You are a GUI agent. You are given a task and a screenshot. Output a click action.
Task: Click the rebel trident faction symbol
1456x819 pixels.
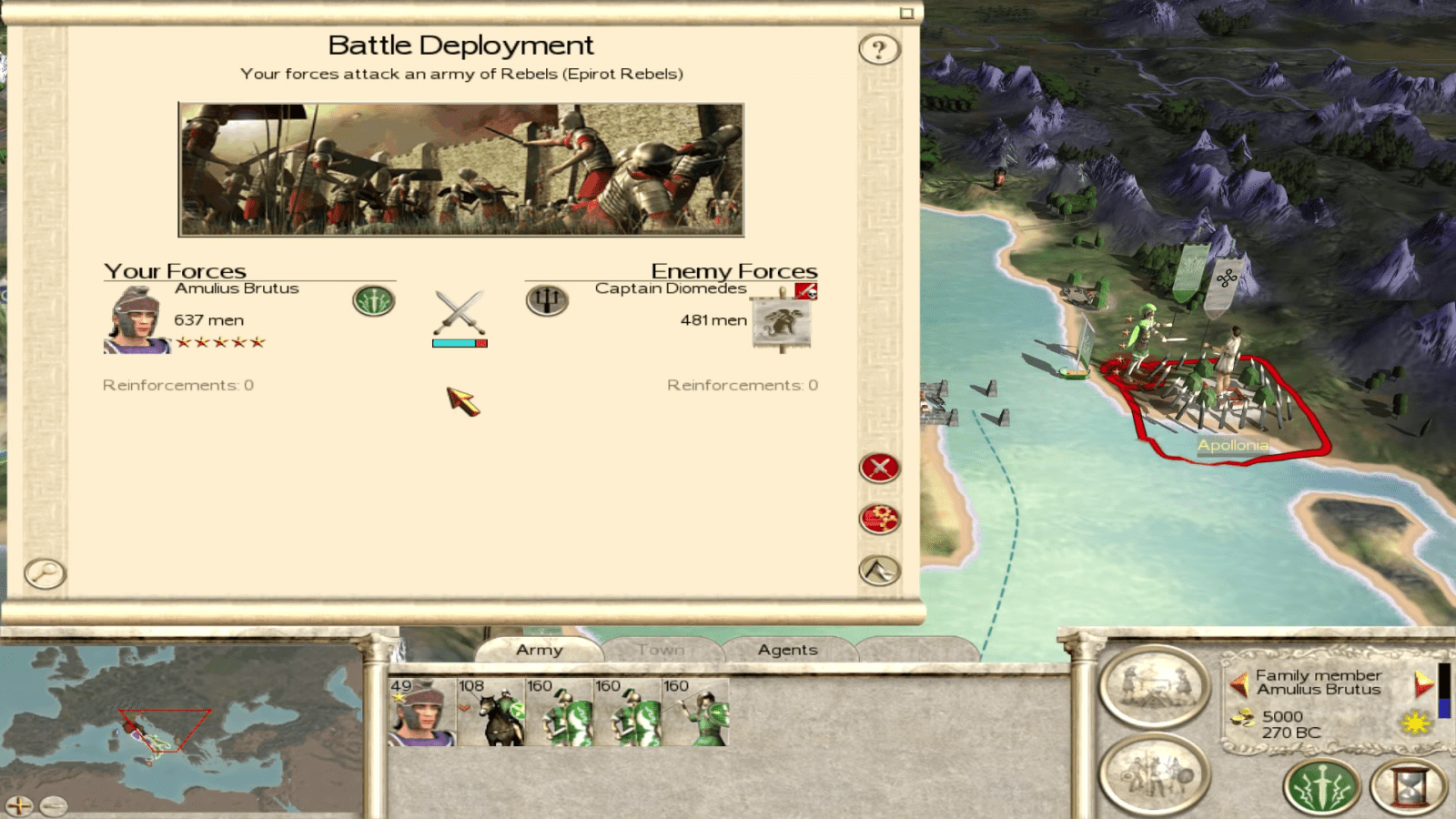tap(548, 299)
